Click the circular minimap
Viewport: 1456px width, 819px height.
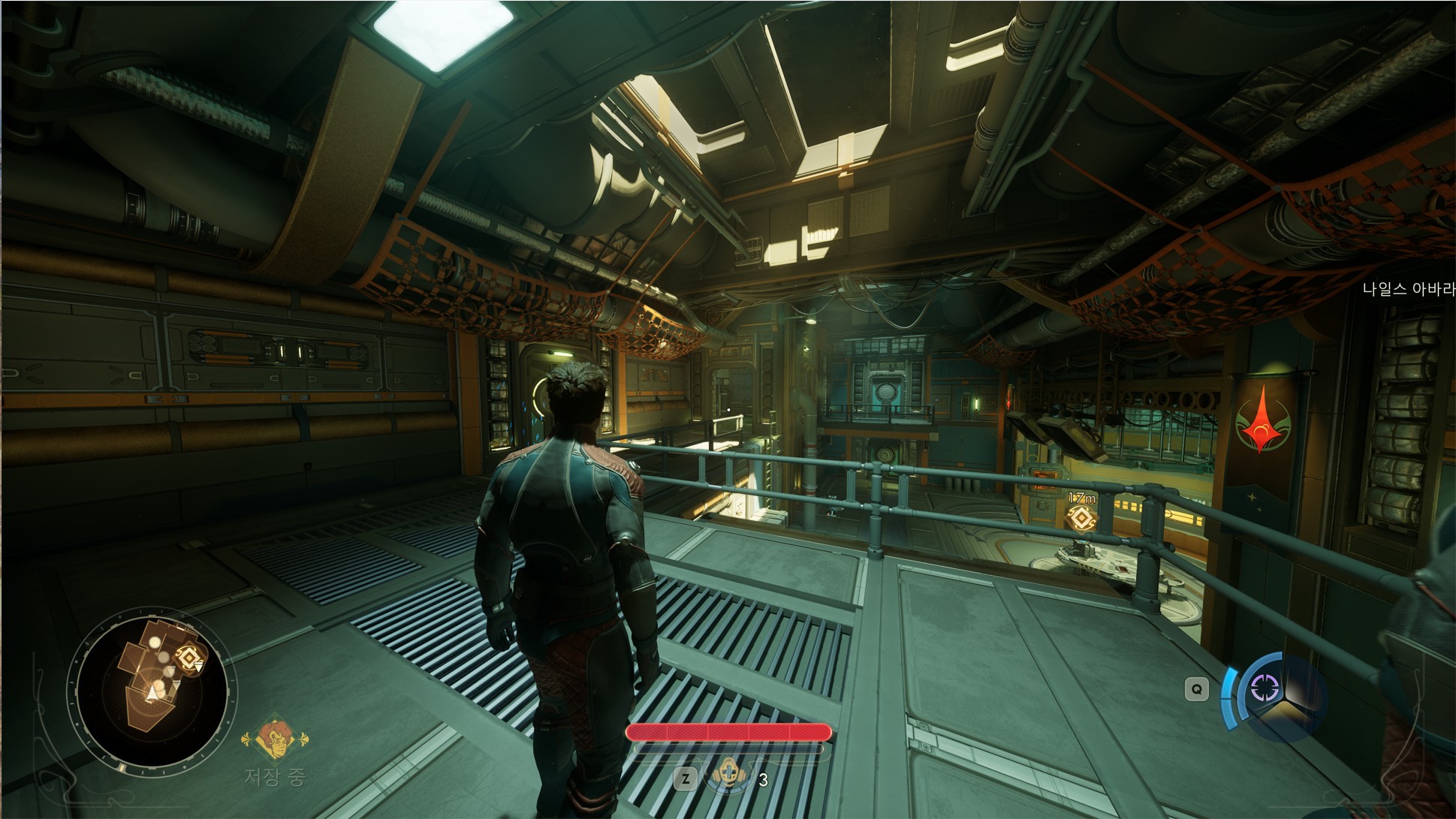[152, 688]
